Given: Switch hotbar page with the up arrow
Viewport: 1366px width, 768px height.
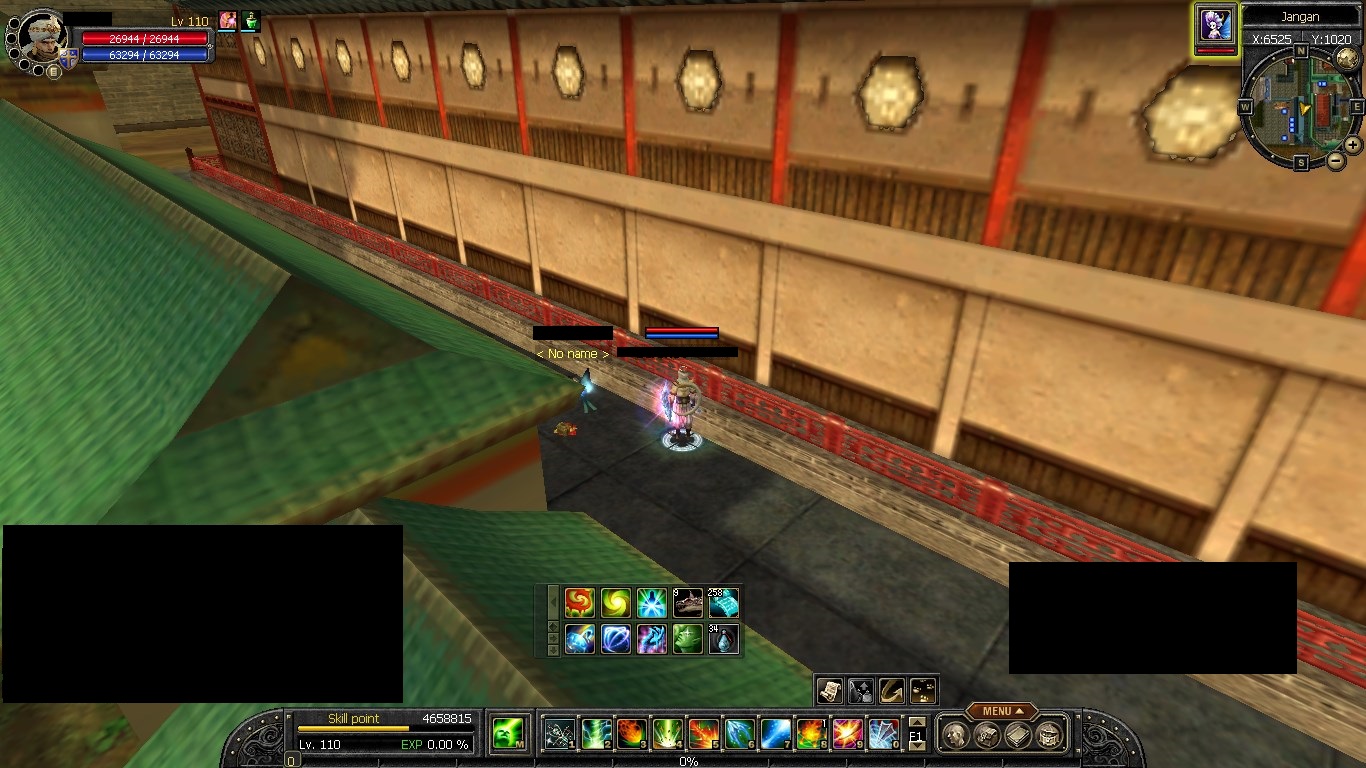Looking at the screenshot, I should coord(916,724).
